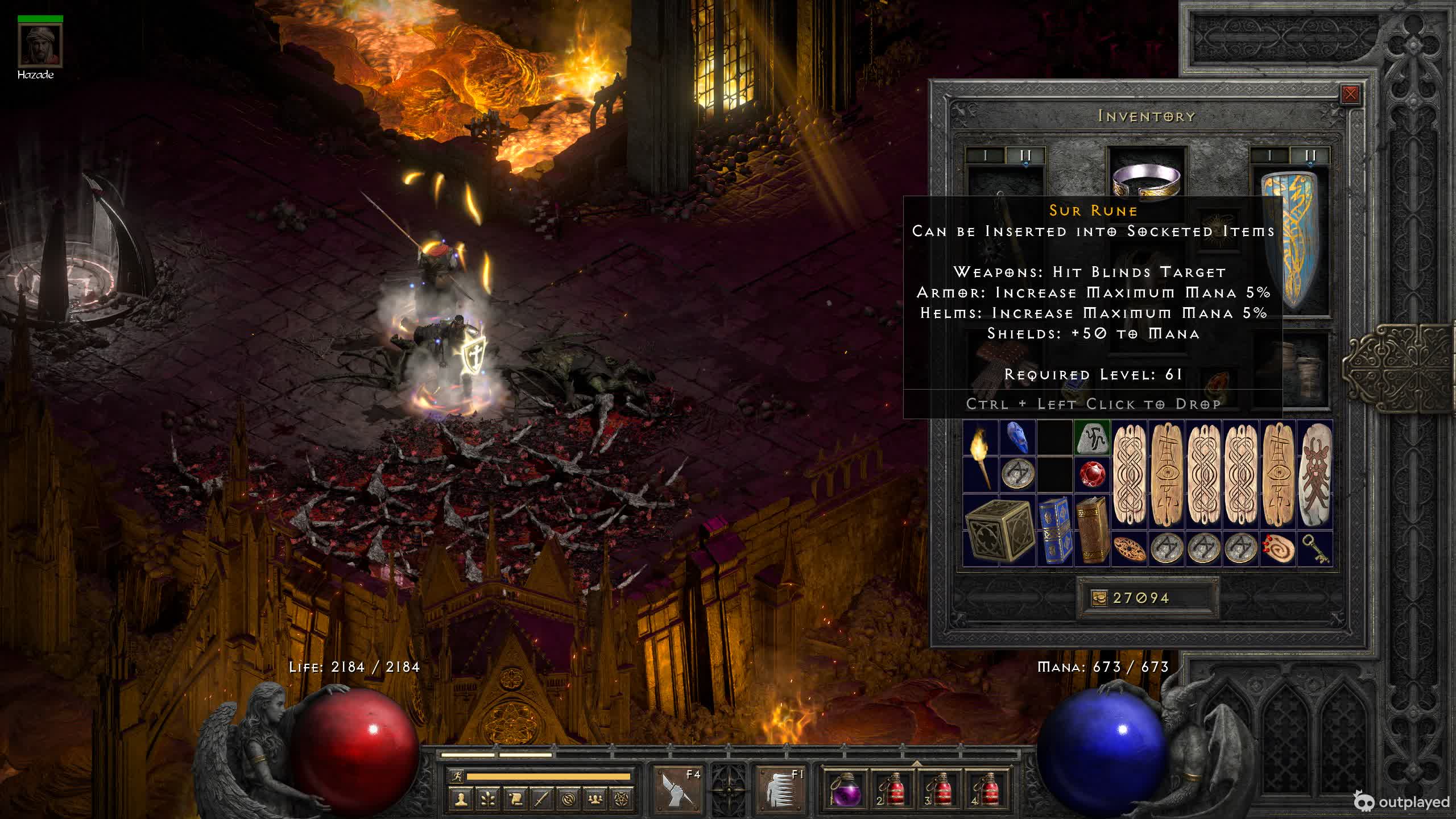
Task: Open the party mini-menu button
Action: point(595,799)
